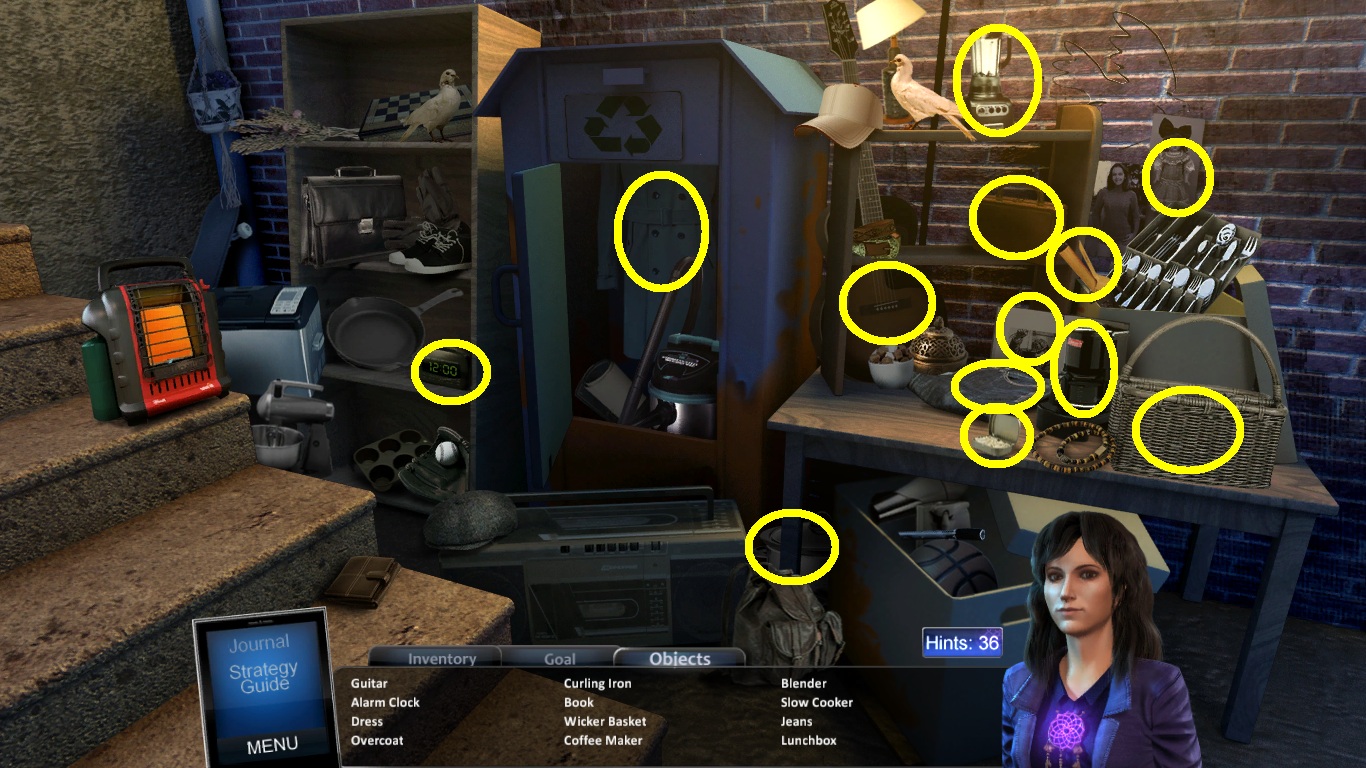The image size is (1366, 768).
Task: Click 'Curling Iron' in the Objects list
Action: 597,683
